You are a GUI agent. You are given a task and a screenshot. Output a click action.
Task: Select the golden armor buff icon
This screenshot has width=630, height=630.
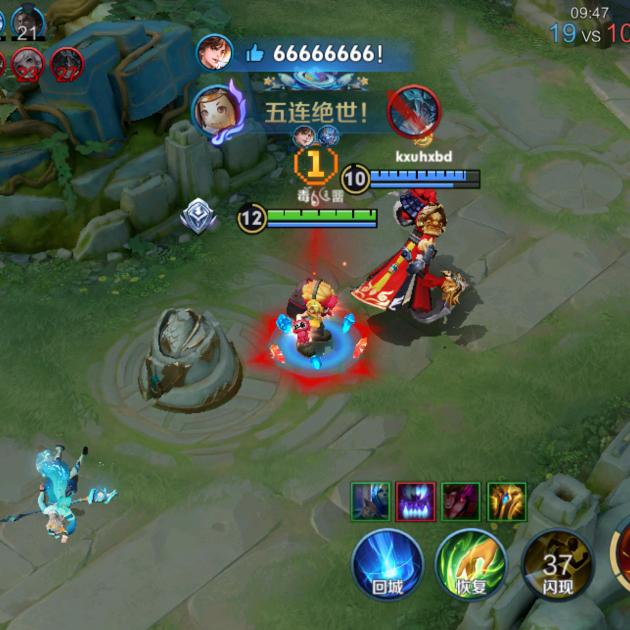click(x=506, y=501)
